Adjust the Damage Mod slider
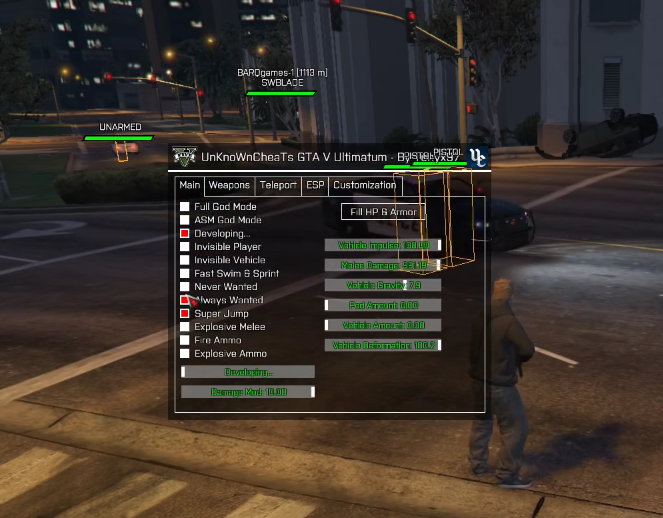Viewport: 663px width, 518px height. pos(248,392)
